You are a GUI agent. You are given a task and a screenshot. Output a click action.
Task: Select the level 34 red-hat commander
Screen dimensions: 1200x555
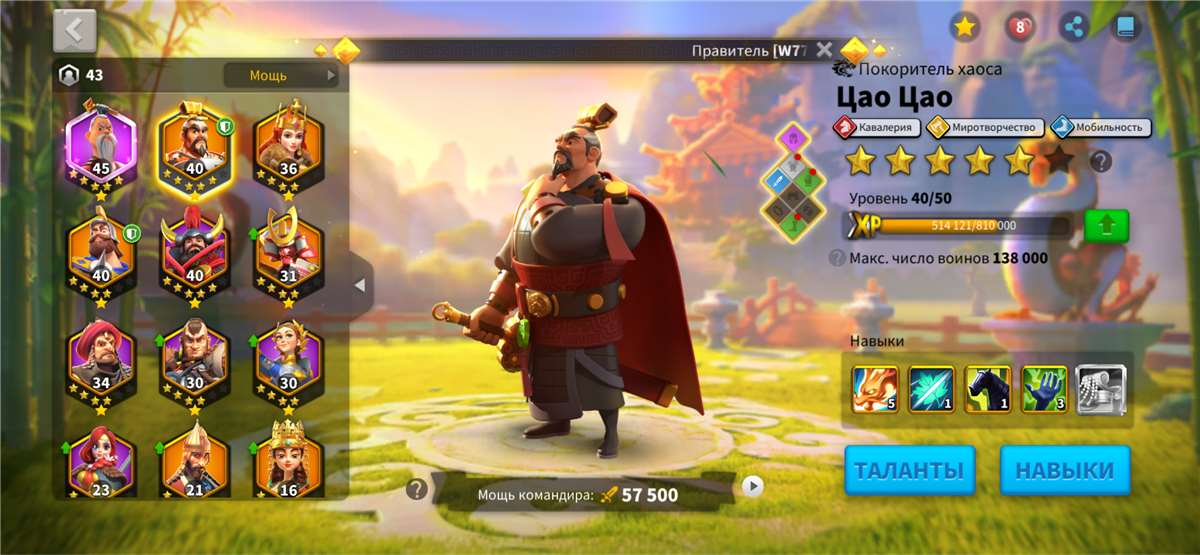pyautogui.click(x=101, y=359)
